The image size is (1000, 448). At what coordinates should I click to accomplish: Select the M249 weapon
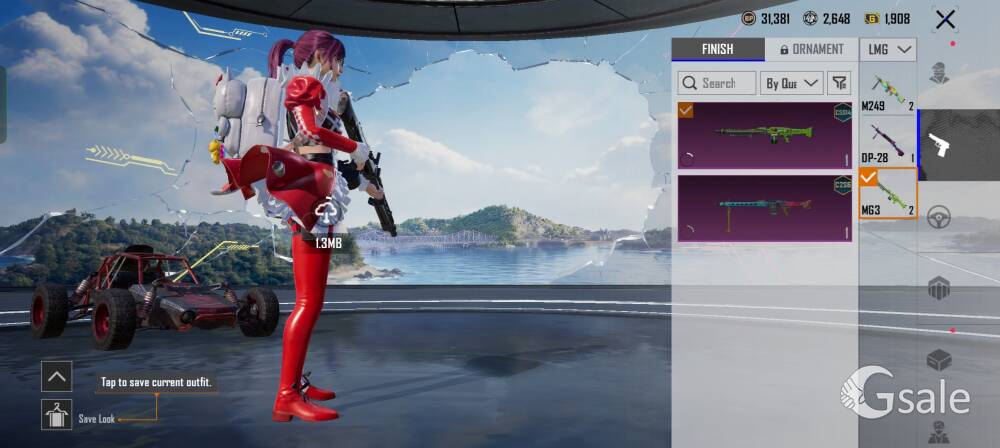pyautogui.click(x=888, y=90)
